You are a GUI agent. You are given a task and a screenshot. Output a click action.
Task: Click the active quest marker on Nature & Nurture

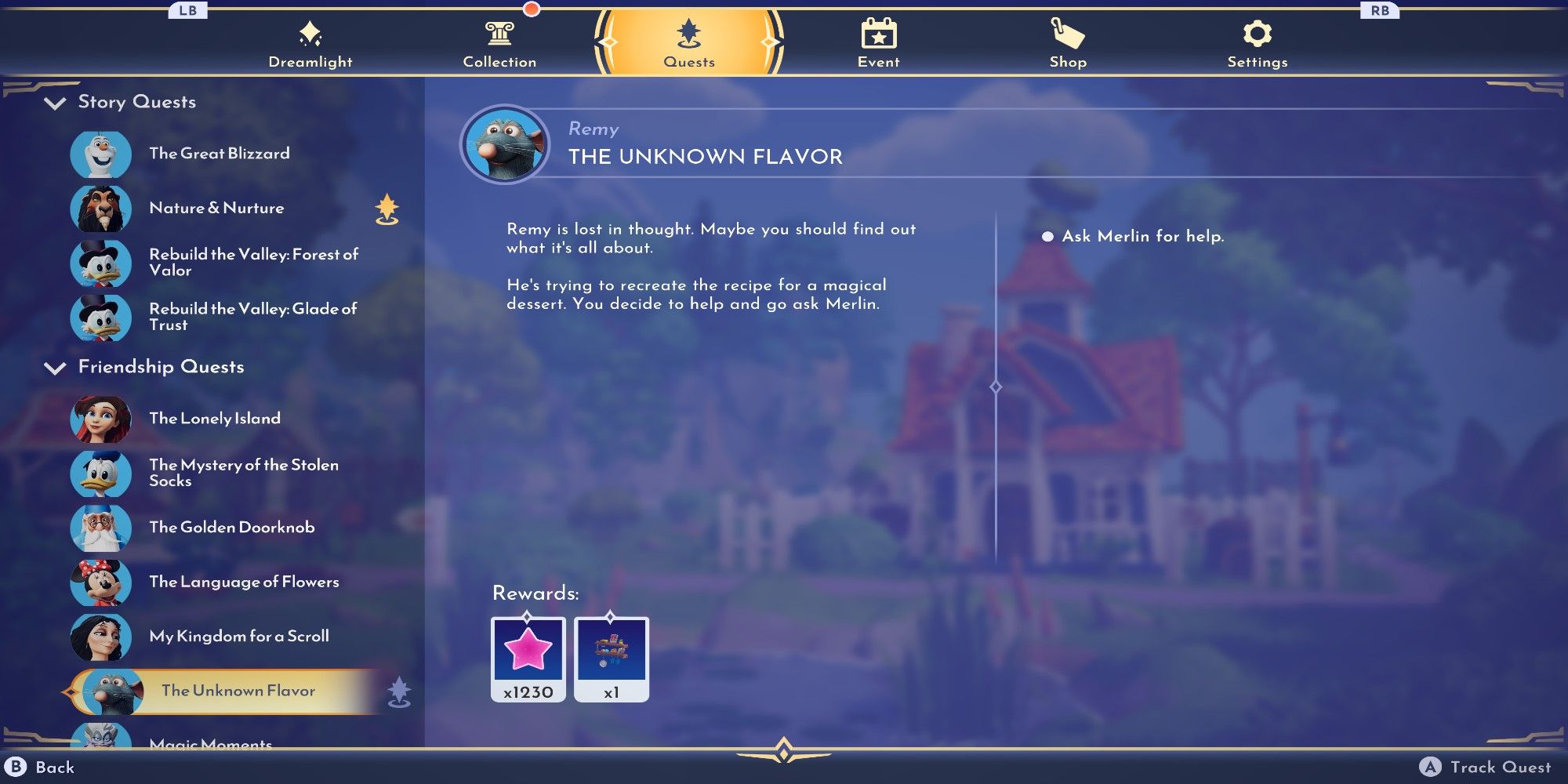(387, 208)
